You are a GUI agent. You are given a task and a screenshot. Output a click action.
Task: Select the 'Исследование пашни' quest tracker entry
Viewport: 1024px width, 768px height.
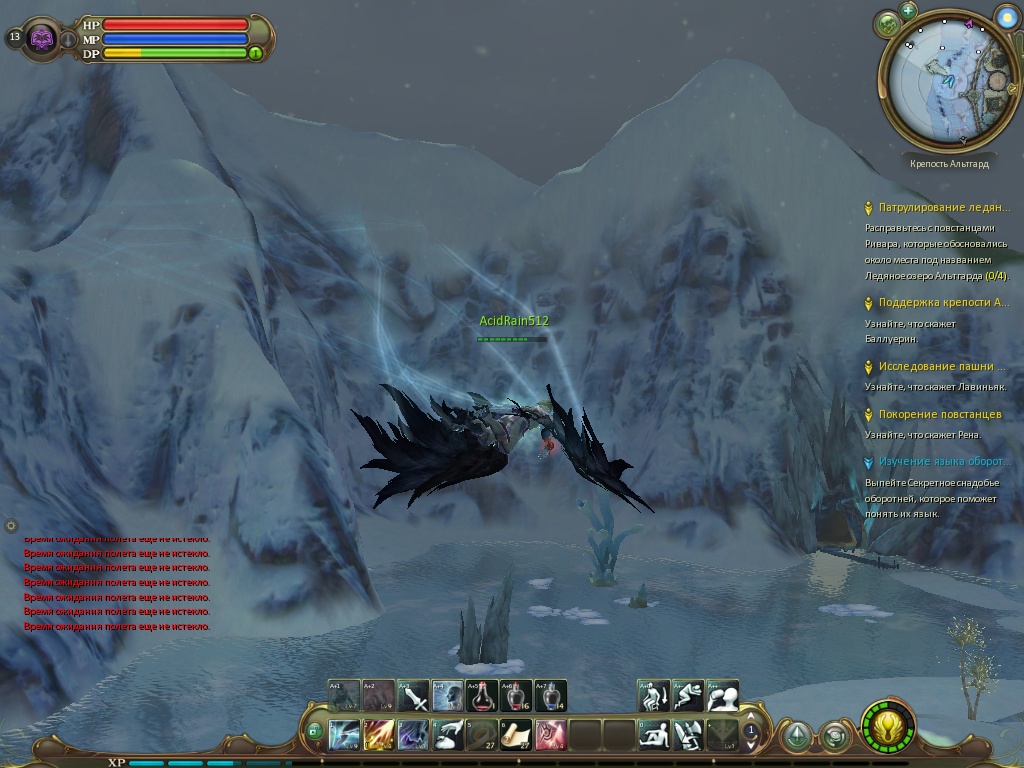(x=941, y=367)
